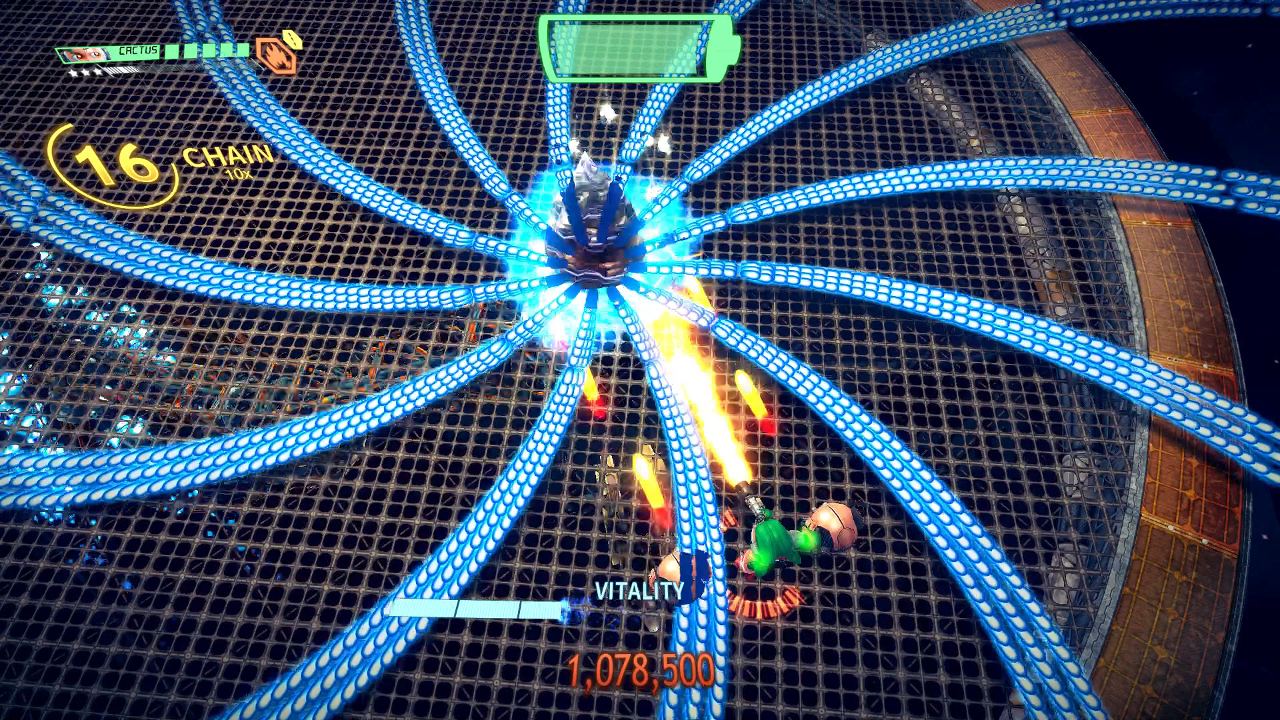Image resolution: width=1280 pixels, height=720 pixels.
Task: Expand the Cactus nameplate banner
Action: [110, 53]
